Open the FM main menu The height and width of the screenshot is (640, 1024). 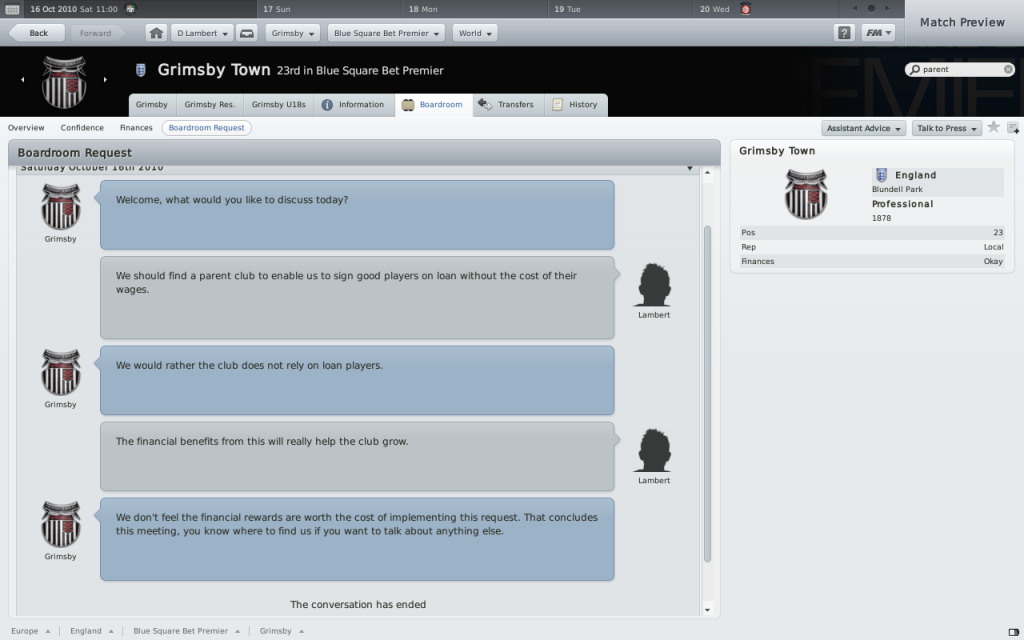878,33
